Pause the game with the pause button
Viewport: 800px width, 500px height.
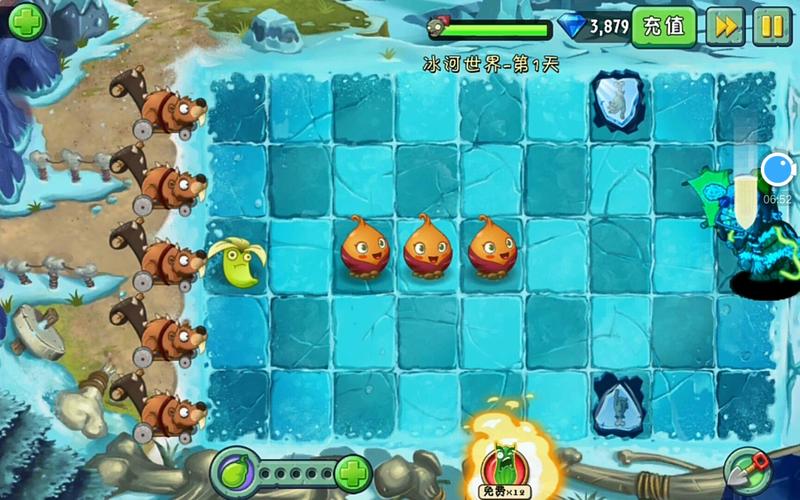point(771,26)
